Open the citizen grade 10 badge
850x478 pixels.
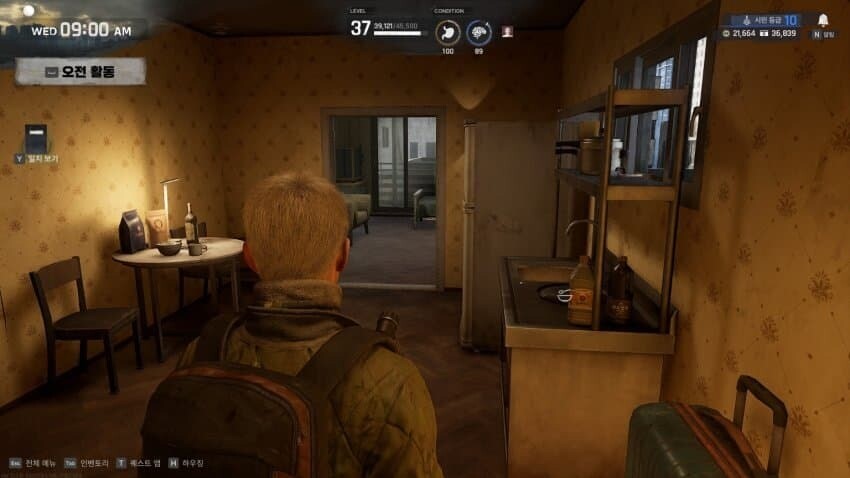coord(765,19)
